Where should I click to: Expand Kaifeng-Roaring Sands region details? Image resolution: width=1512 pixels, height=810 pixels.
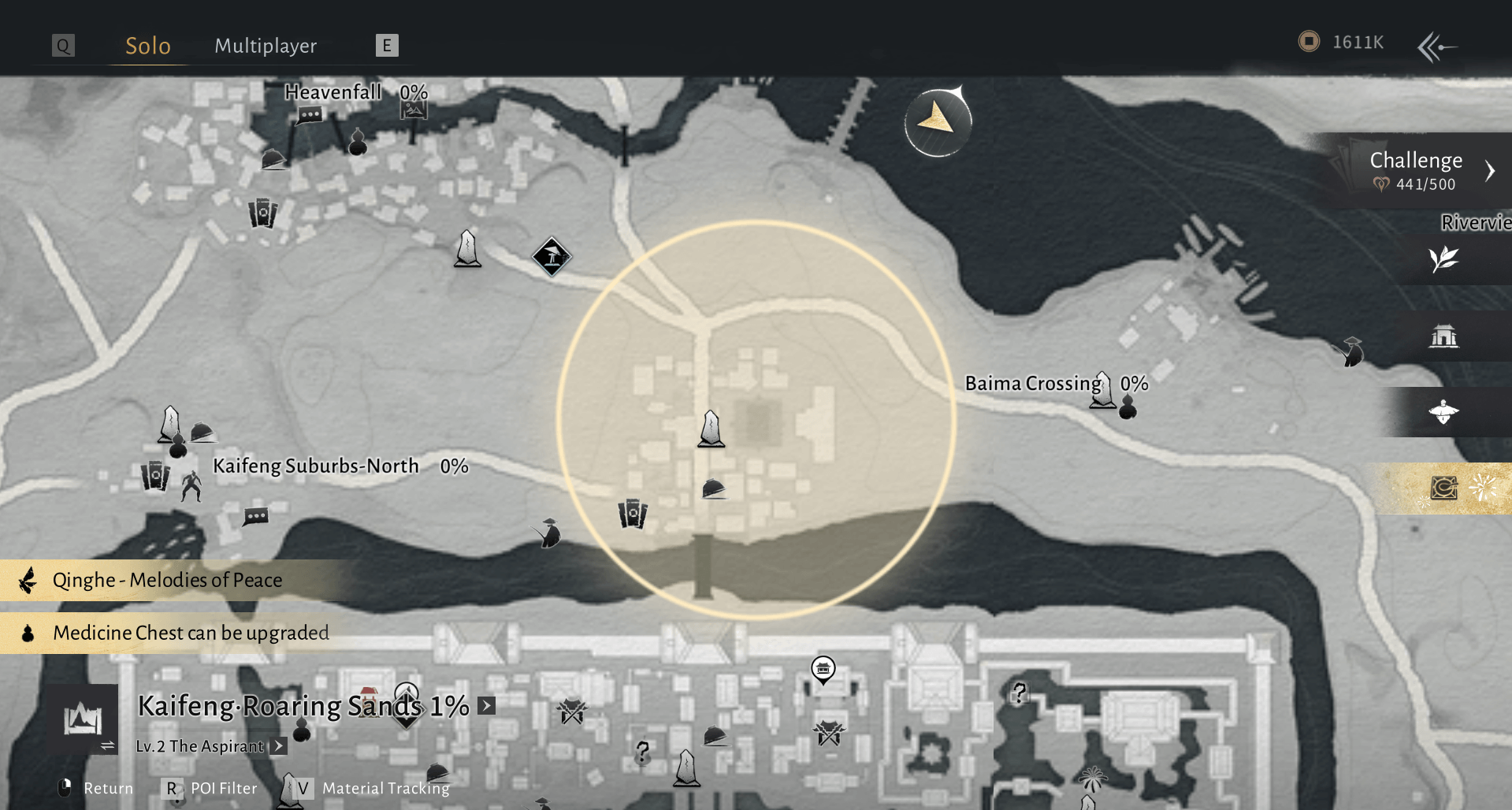487,706
